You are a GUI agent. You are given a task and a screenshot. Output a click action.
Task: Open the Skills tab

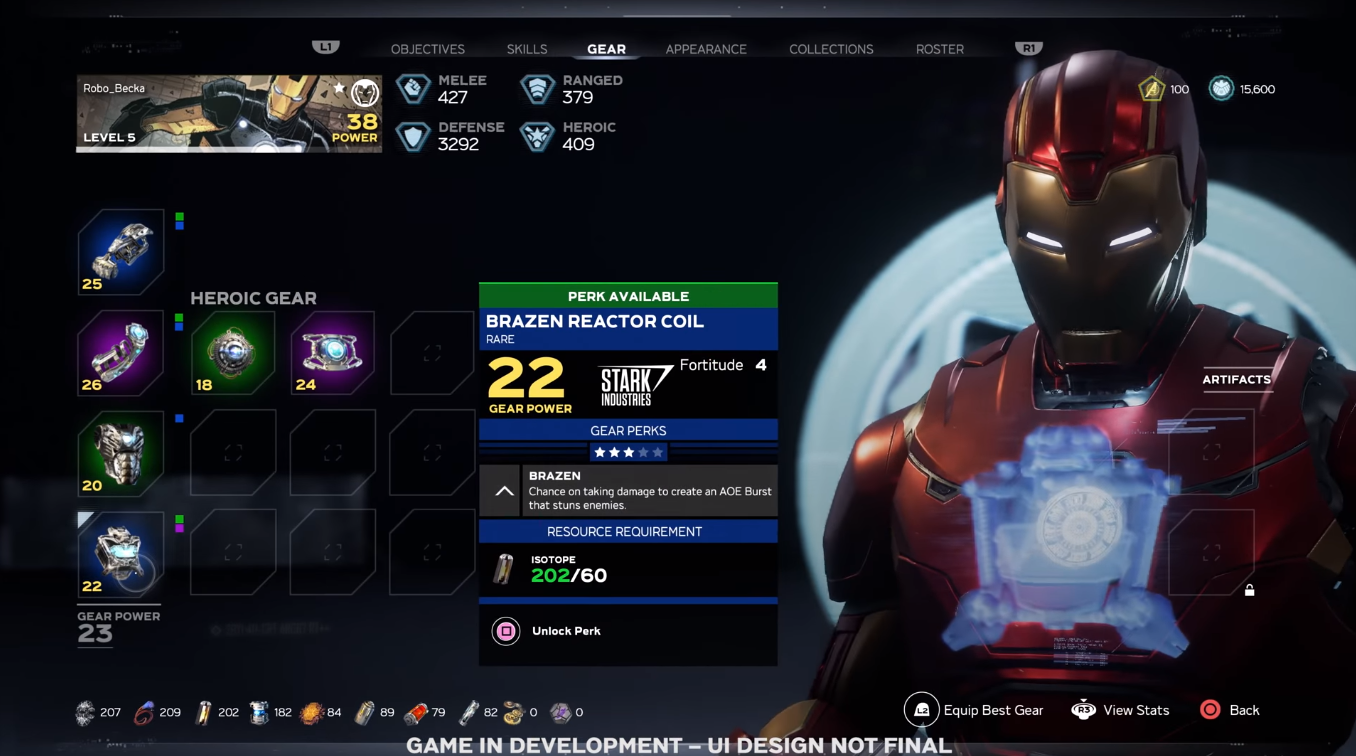pyautogui.click(x=527, y=49)
